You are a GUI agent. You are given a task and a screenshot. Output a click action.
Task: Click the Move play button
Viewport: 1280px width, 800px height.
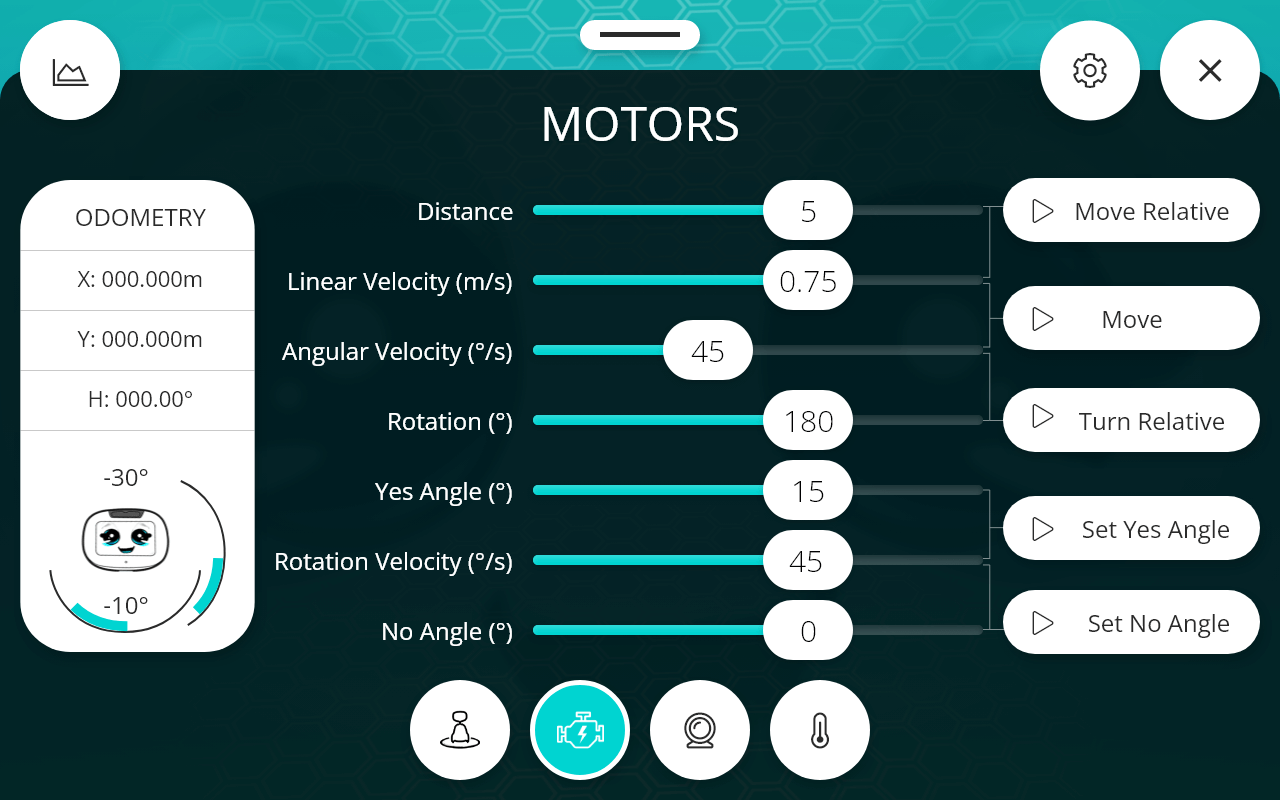(1130, 319)
